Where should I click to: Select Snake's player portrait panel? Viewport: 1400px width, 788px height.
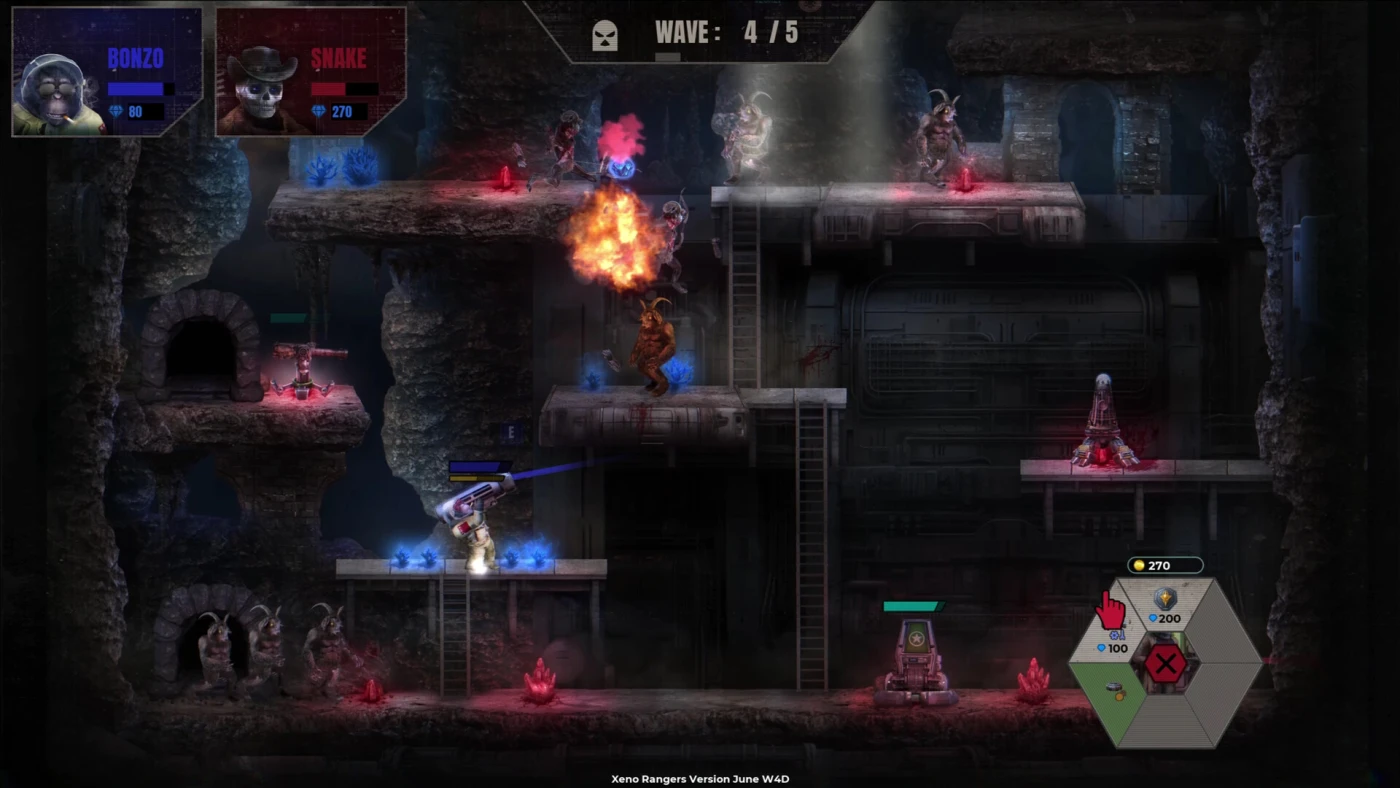(x=311, y=72)
